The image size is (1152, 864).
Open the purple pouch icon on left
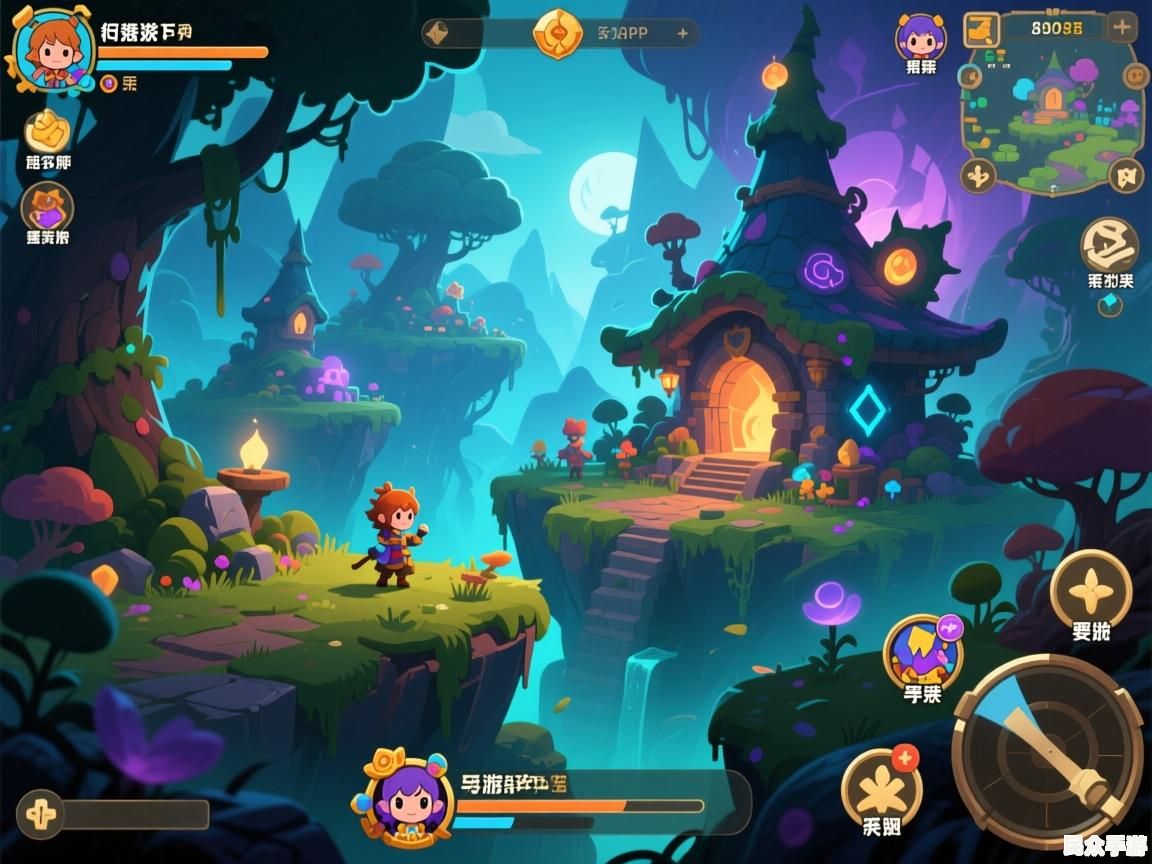[47, 208]
